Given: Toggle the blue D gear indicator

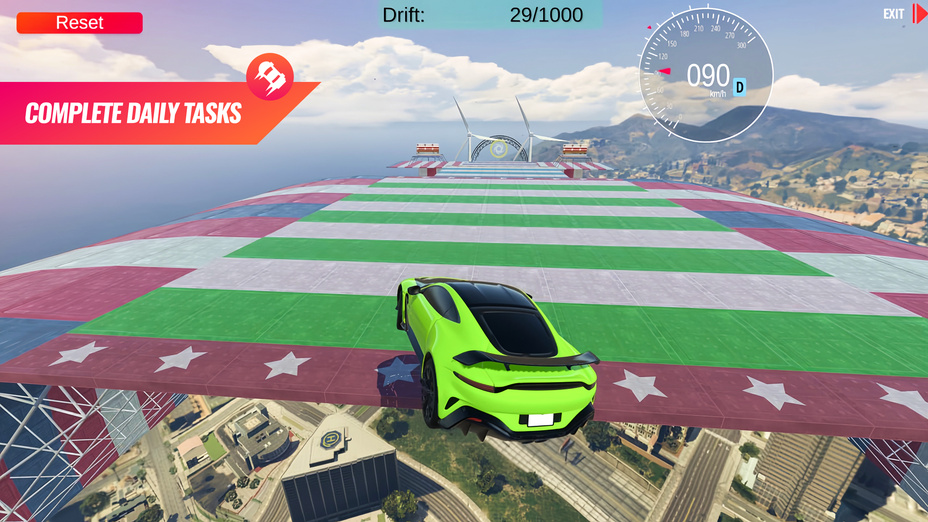Looking at the screenshot, I should 740,86.
